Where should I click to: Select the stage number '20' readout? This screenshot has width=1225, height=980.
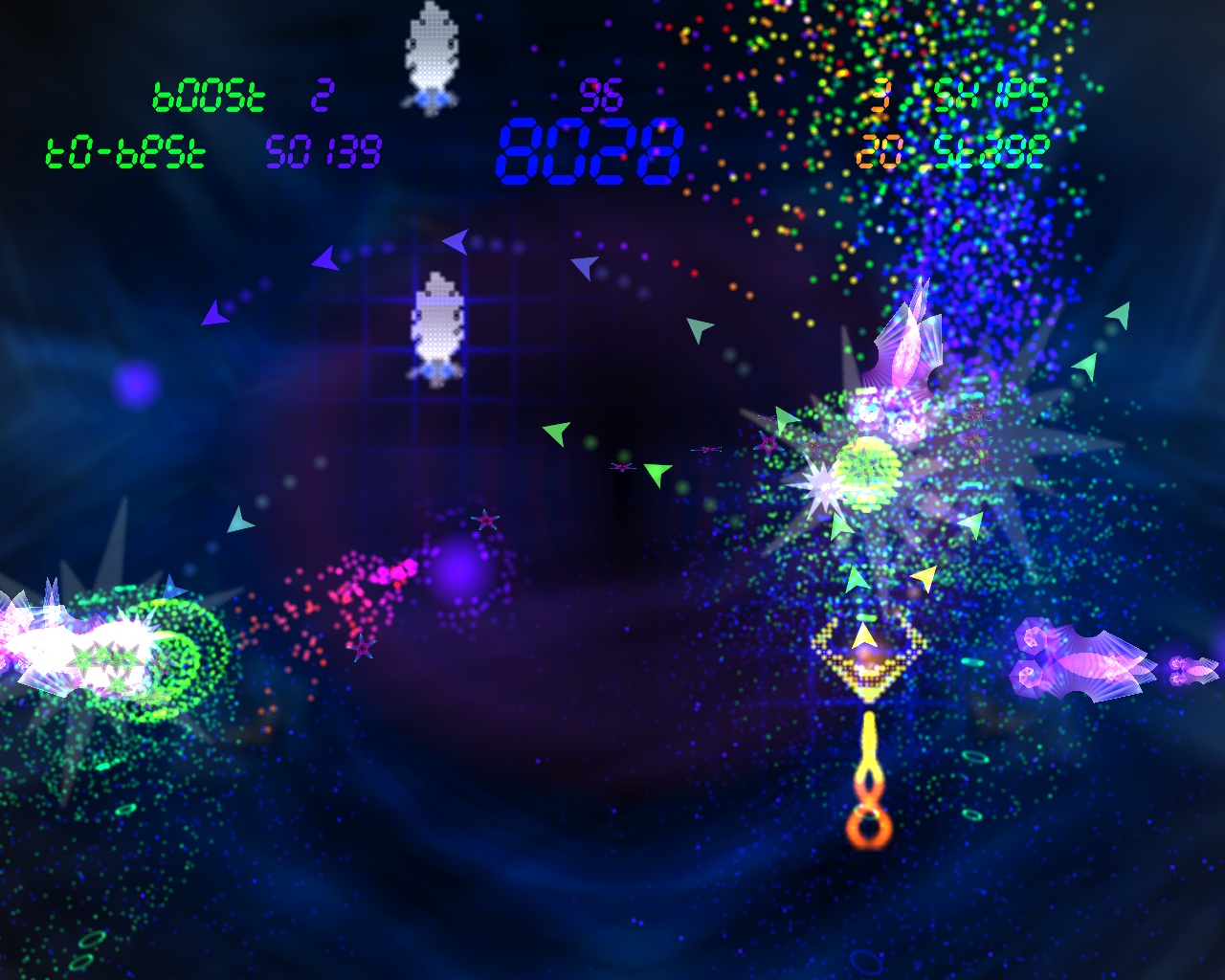click(878, 150)
